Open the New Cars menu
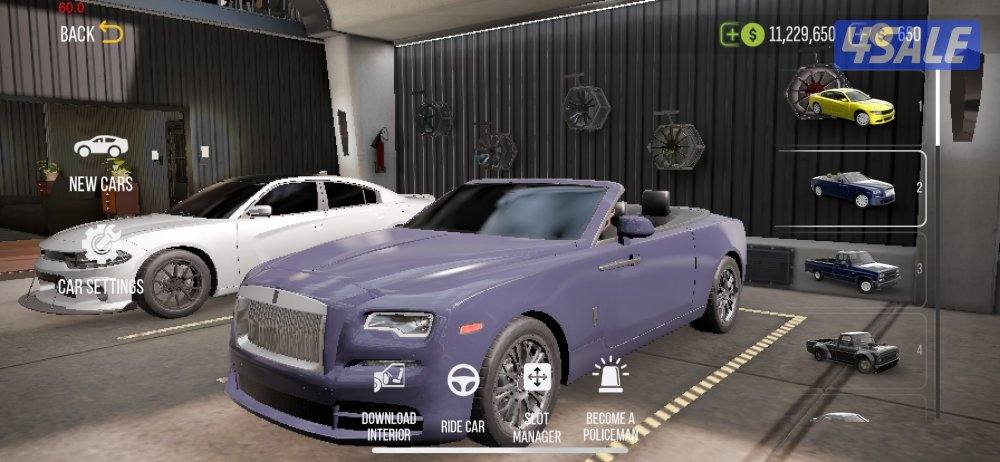Viewport: 1000px width, 462px height. click(101, 161)
